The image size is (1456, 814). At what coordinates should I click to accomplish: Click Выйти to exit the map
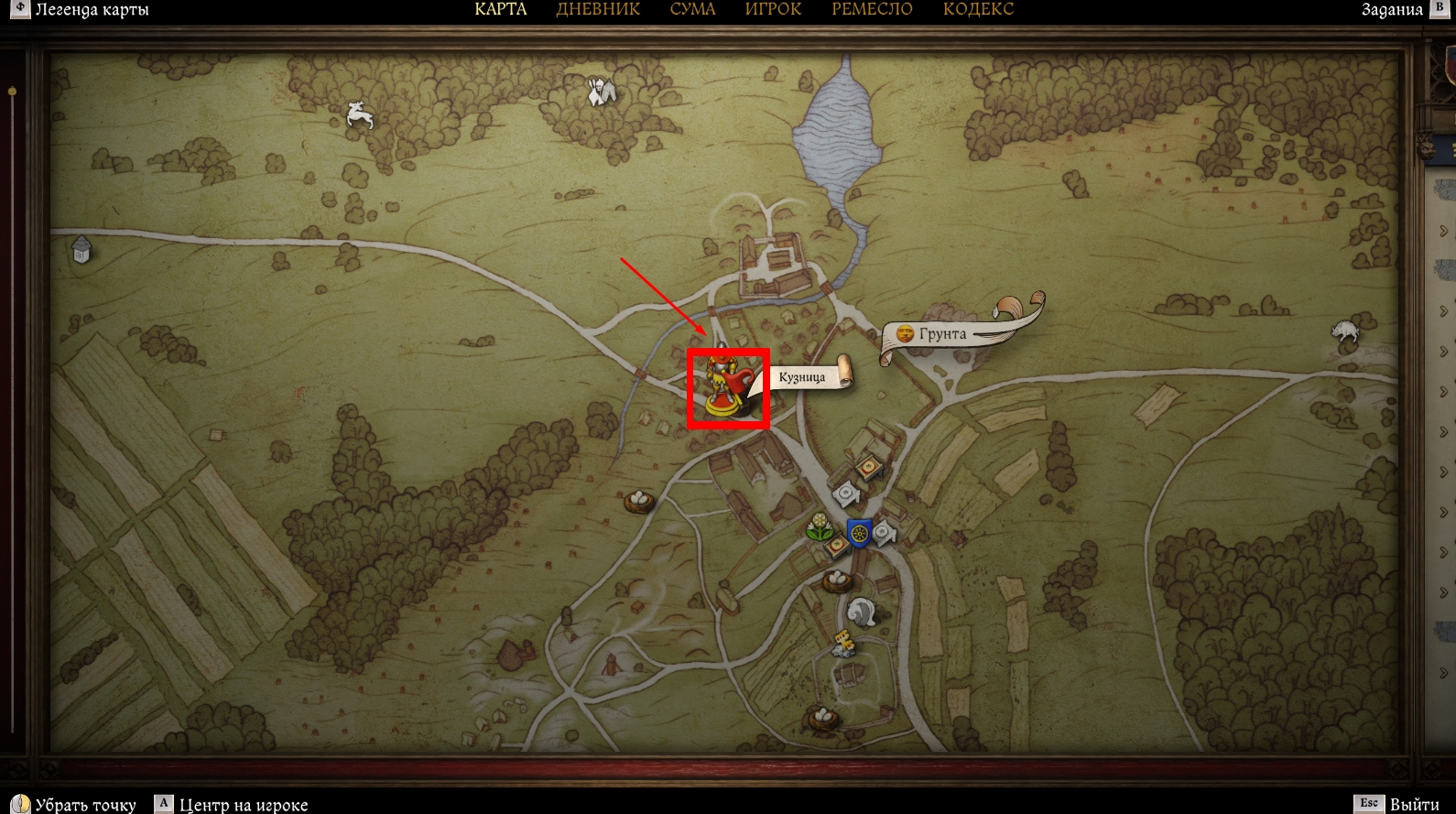point(1414,804)
